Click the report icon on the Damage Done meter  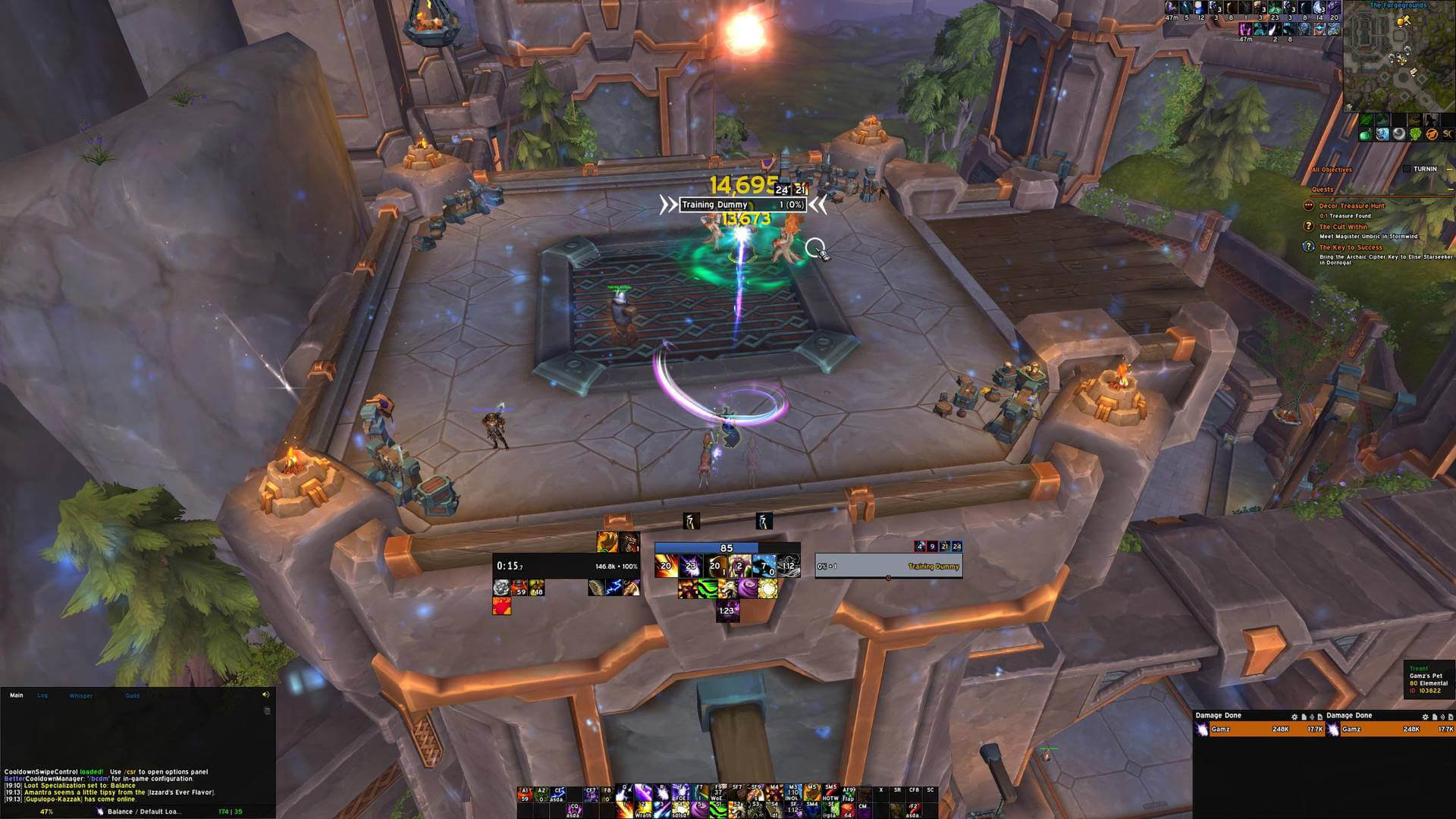point(1304,717)
